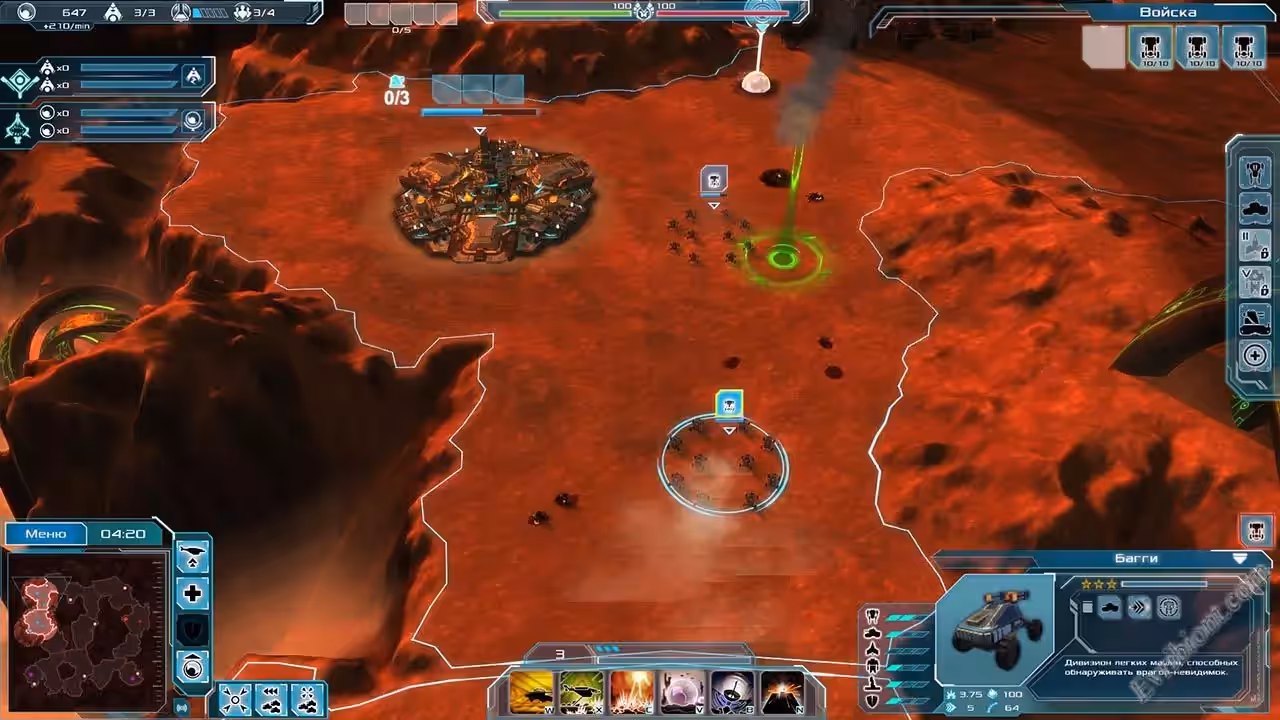
Task: Open the Меню button
Action: coord(46,534)
